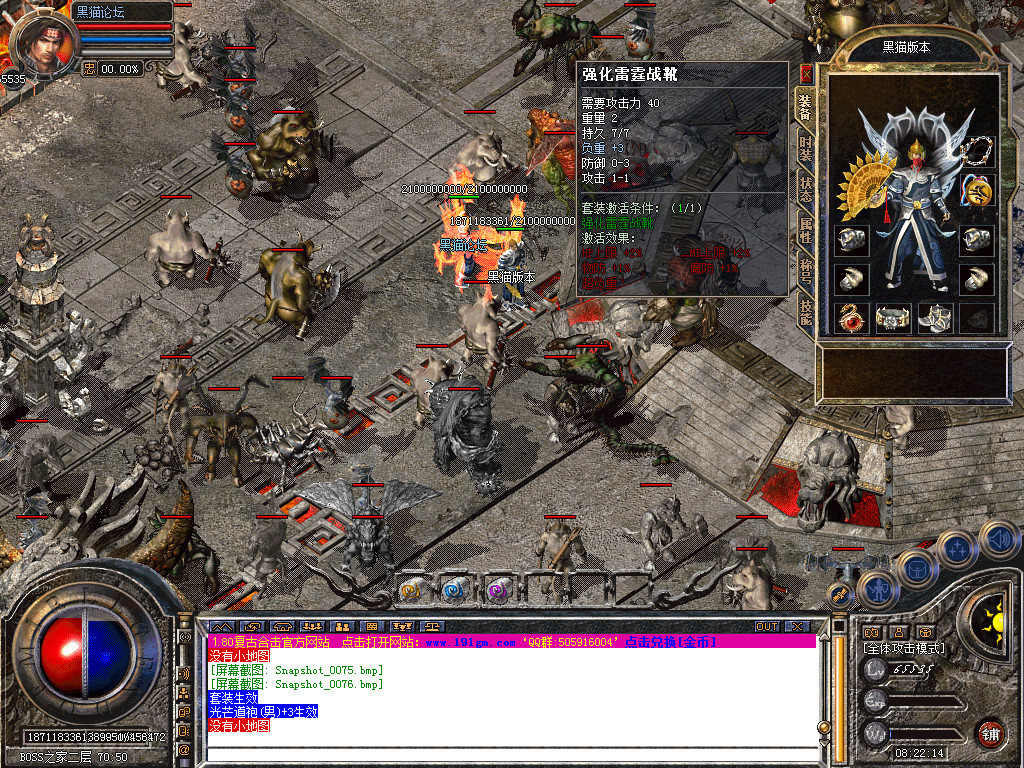This screenshot has width=1024, height=768.
Task: Select the golden medal equipment slot
Action: [x=976, y=190]
